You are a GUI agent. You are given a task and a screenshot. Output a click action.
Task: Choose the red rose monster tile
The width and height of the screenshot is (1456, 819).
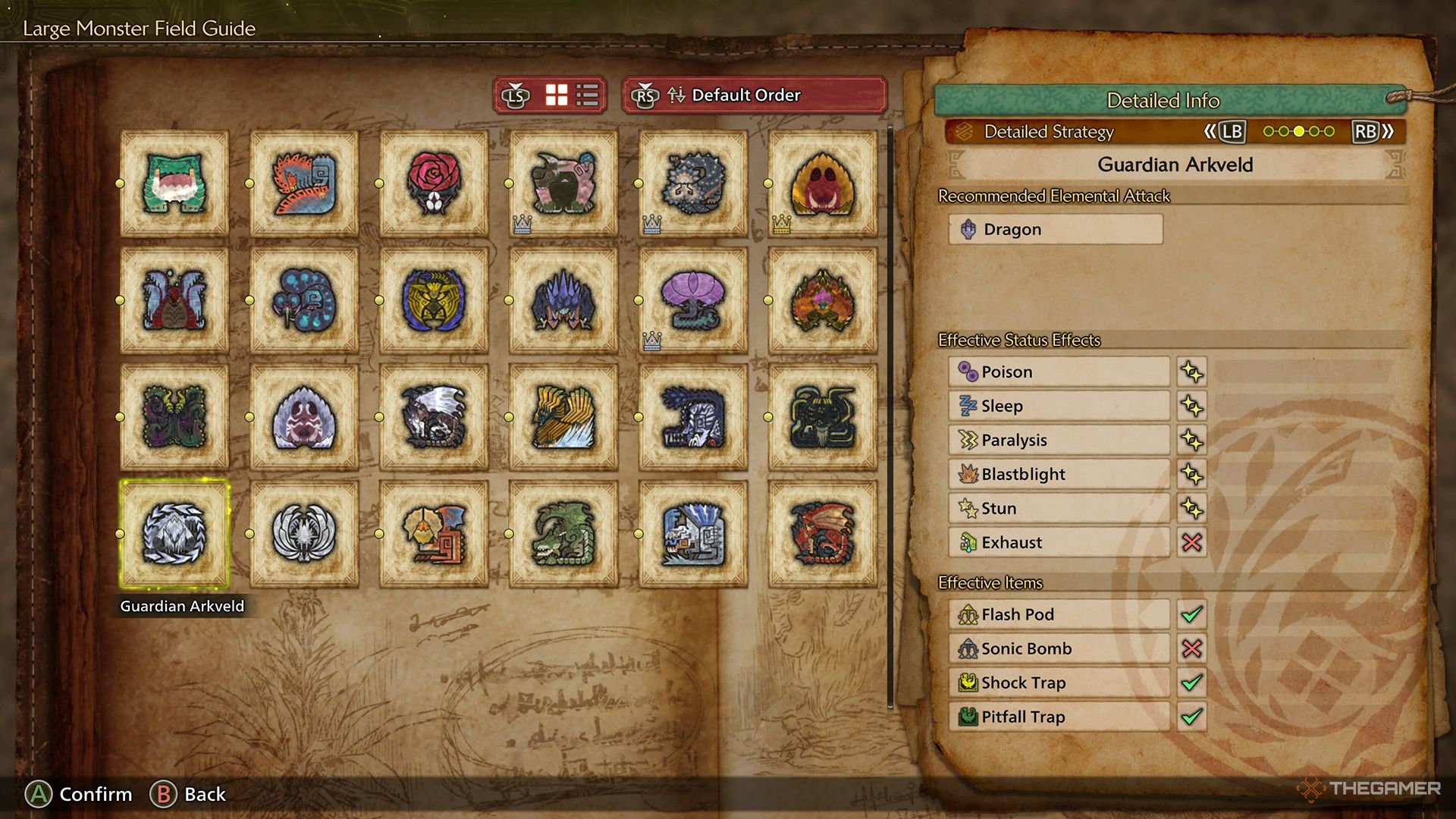coord(434,184)
